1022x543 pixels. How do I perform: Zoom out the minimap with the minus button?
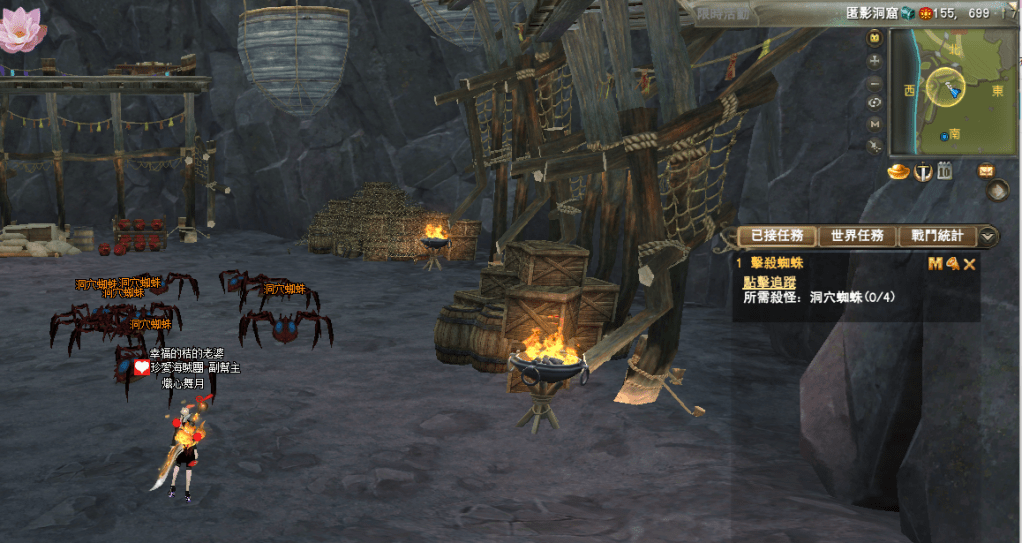tap(875, 82)
